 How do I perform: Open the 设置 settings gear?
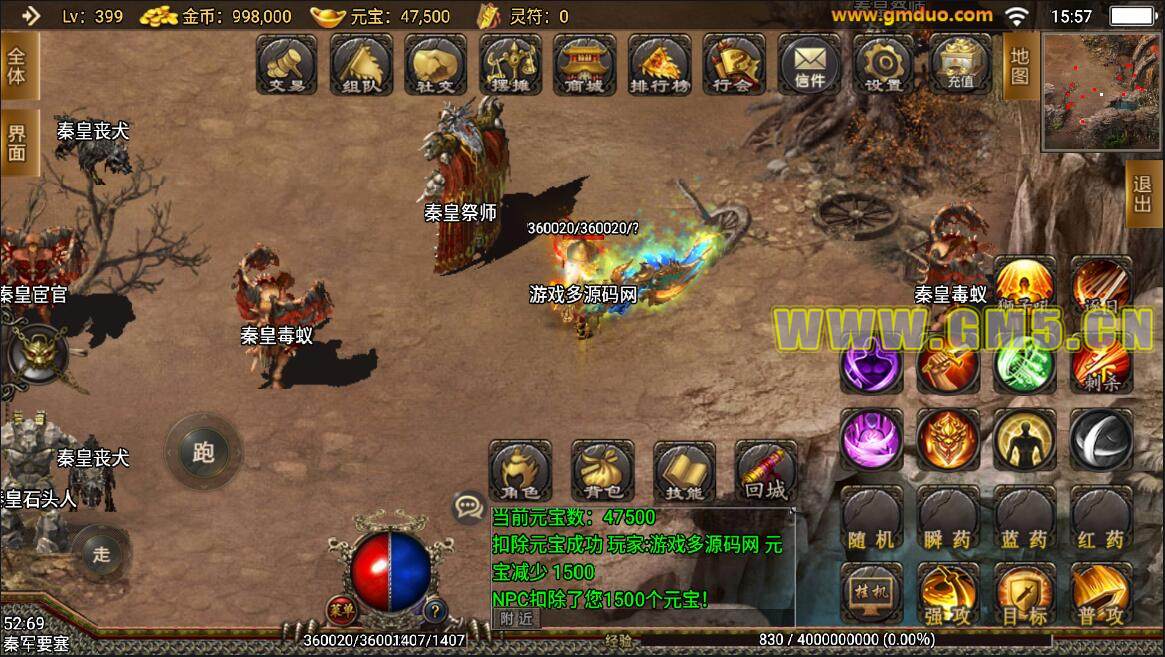(x=884, y=65)
